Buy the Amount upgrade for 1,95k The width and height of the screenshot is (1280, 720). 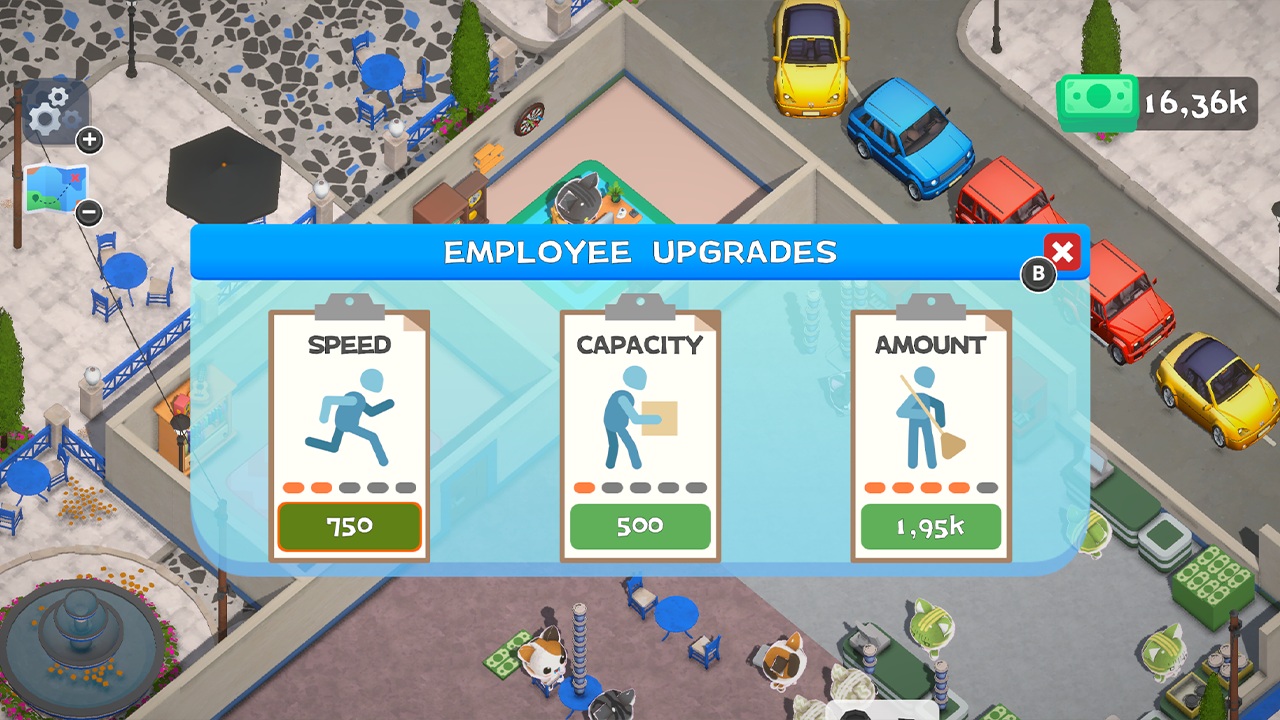[x=931, y=527]
